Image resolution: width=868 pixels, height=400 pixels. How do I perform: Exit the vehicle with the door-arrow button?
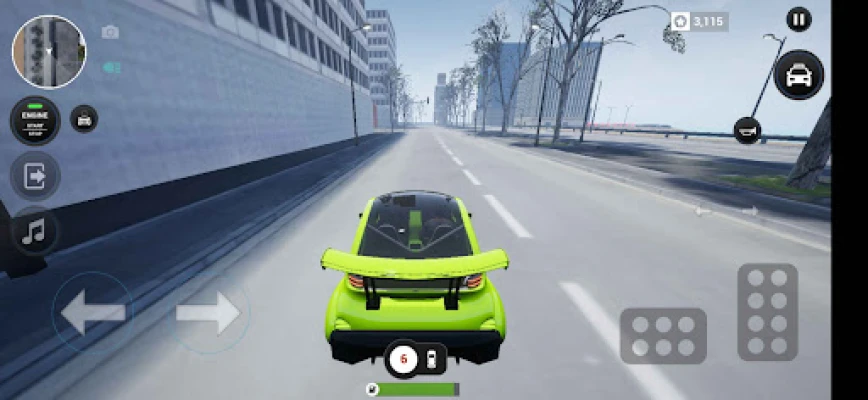pyautogui.click(x=35, y=177)
